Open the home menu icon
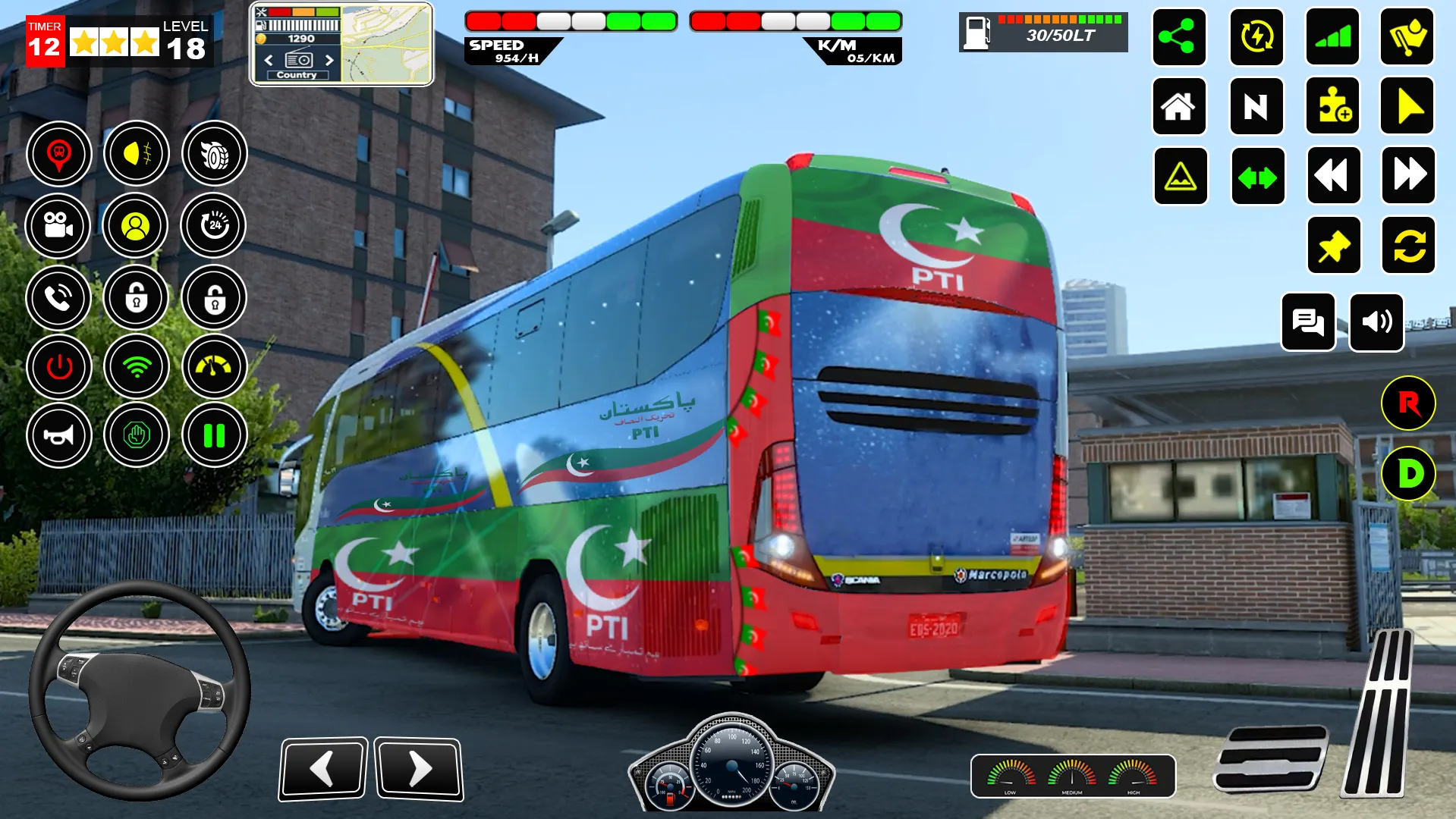Screen dimensions: 1456x819 1178,107
